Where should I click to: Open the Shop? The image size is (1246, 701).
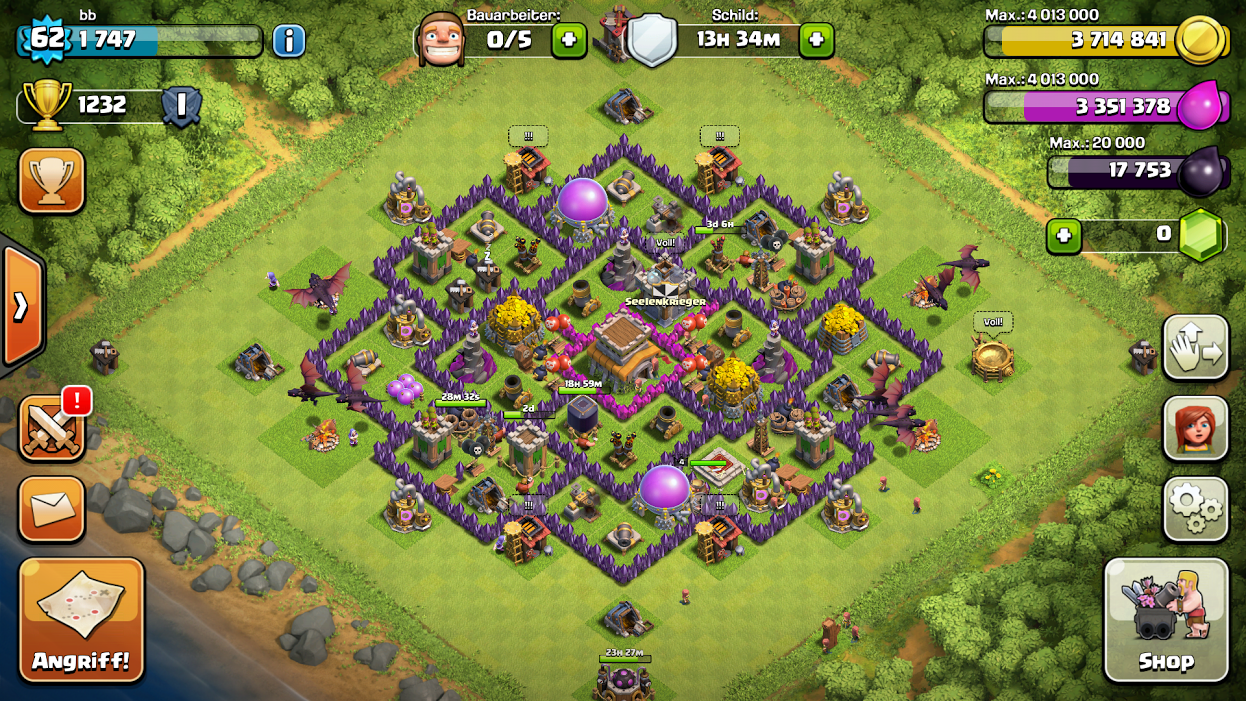[x=1166, y=619]
